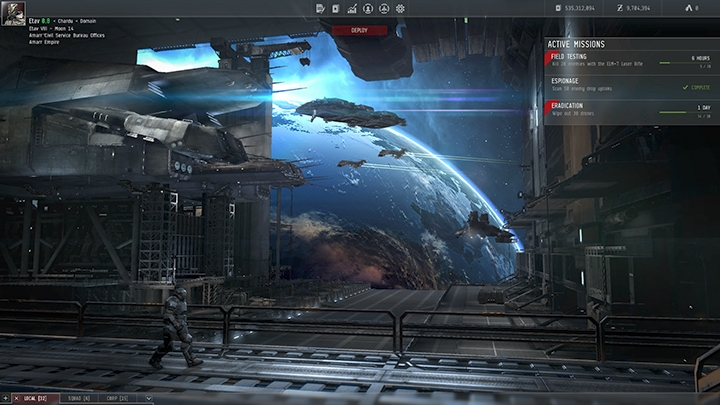720x405 pixels.
Task: Open the Corp chat tab
Action: pyautogui.click(x=117, y=398)
